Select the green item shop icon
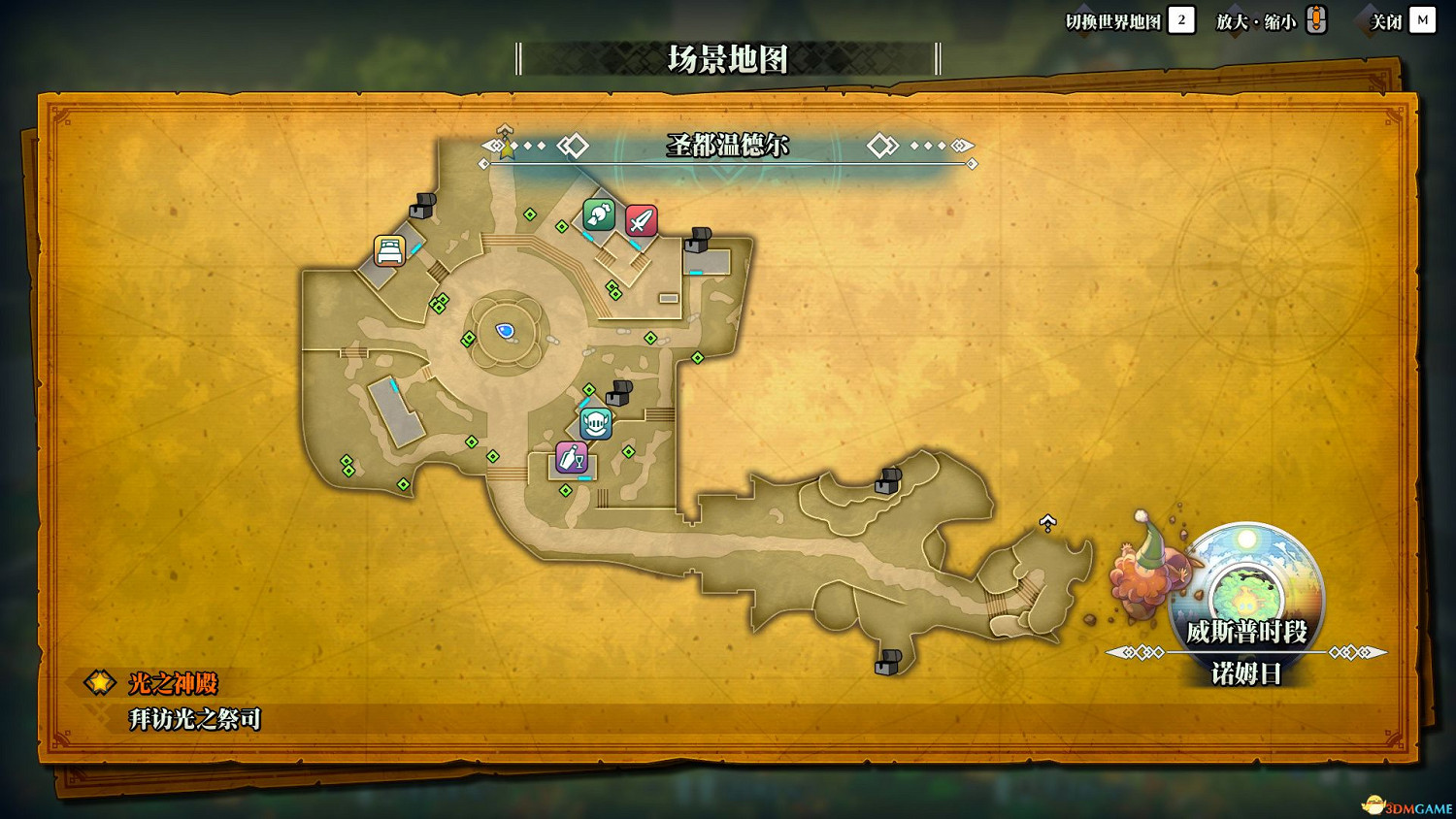This screenshot has width=1456, height=819. (x=597, y=215)
